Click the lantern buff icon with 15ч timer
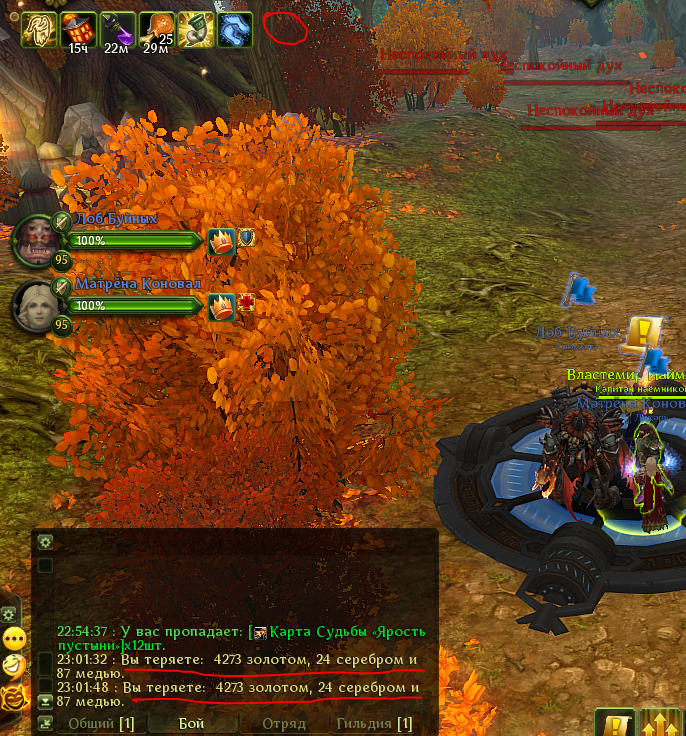686x736 pixels. point(77,29)
